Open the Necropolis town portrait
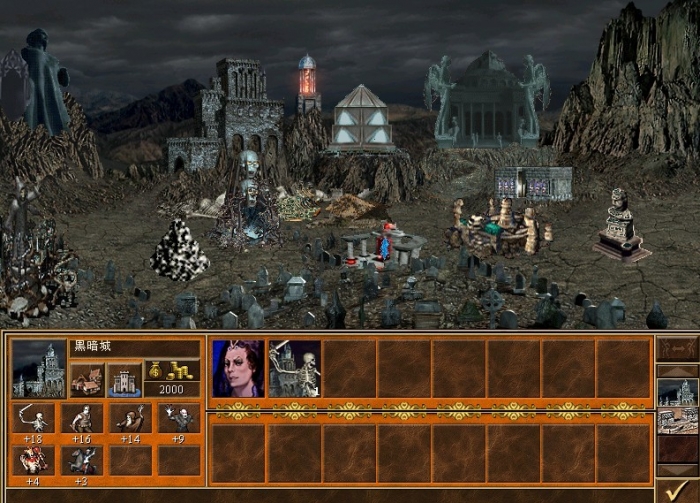This screenshot has width=700, height=503. coord(38,369)
